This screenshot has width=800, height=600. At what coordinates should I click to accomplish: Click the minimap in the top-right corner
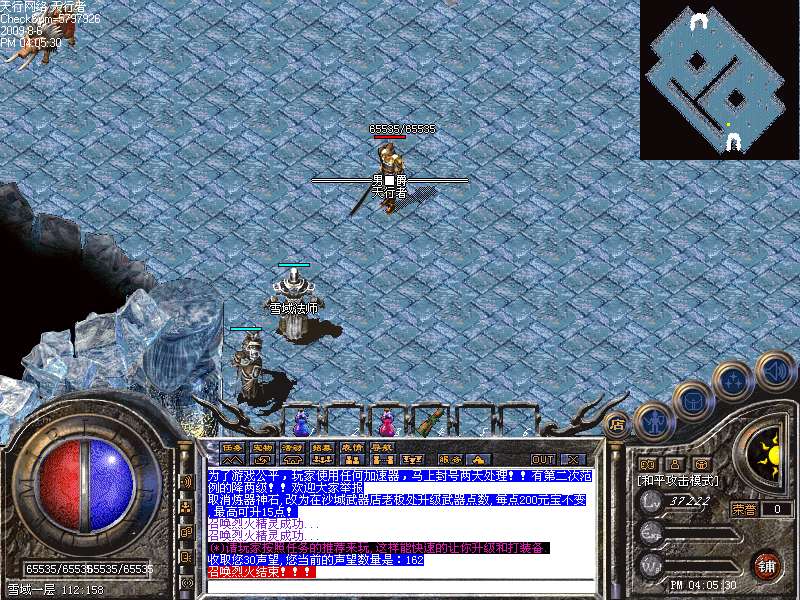[x=719, y=80]
